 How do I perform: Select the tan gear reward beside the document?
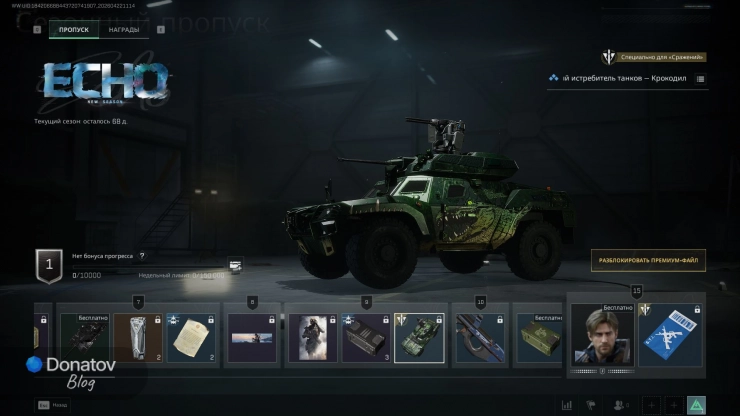pyautogui.click(x=137, y=337)
